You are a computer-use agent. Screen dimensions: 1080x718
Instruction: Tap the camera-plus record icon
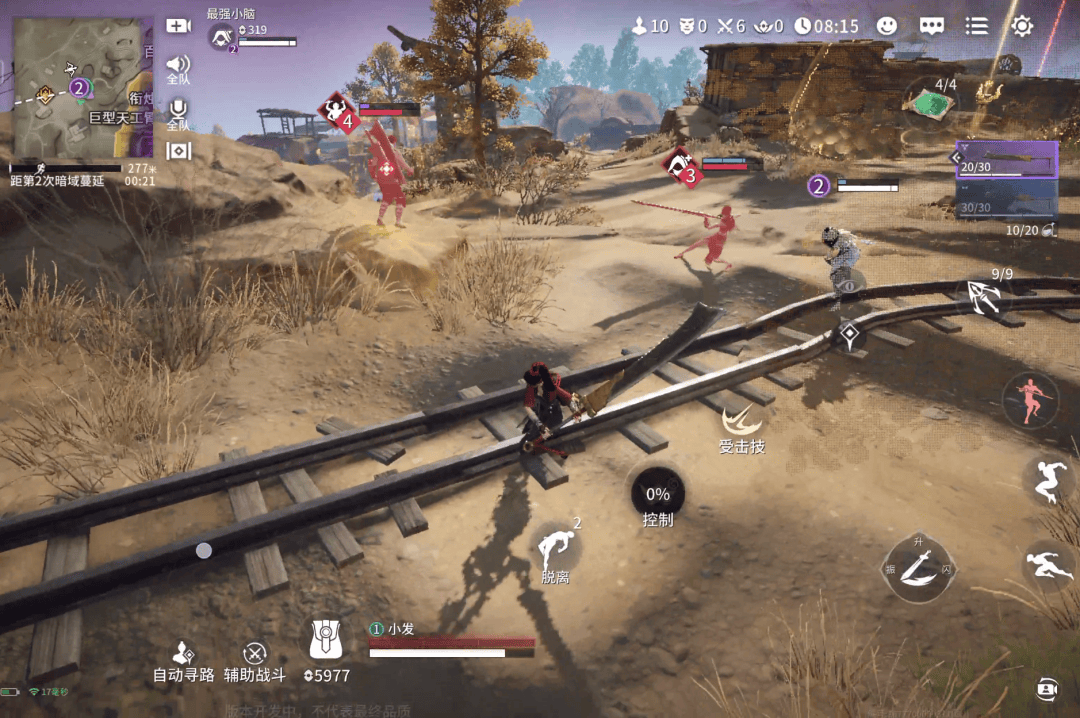pyautogui.click(x=178, y=26)
